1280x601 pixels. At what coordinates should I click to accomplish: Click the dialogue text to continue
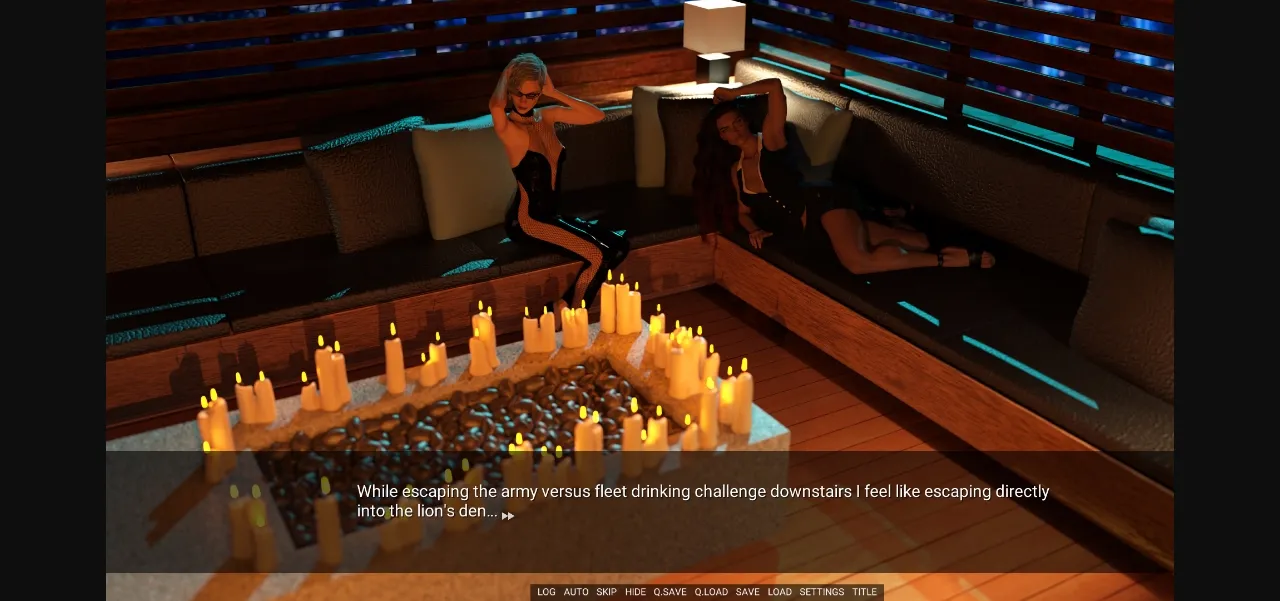coord(702,501)
